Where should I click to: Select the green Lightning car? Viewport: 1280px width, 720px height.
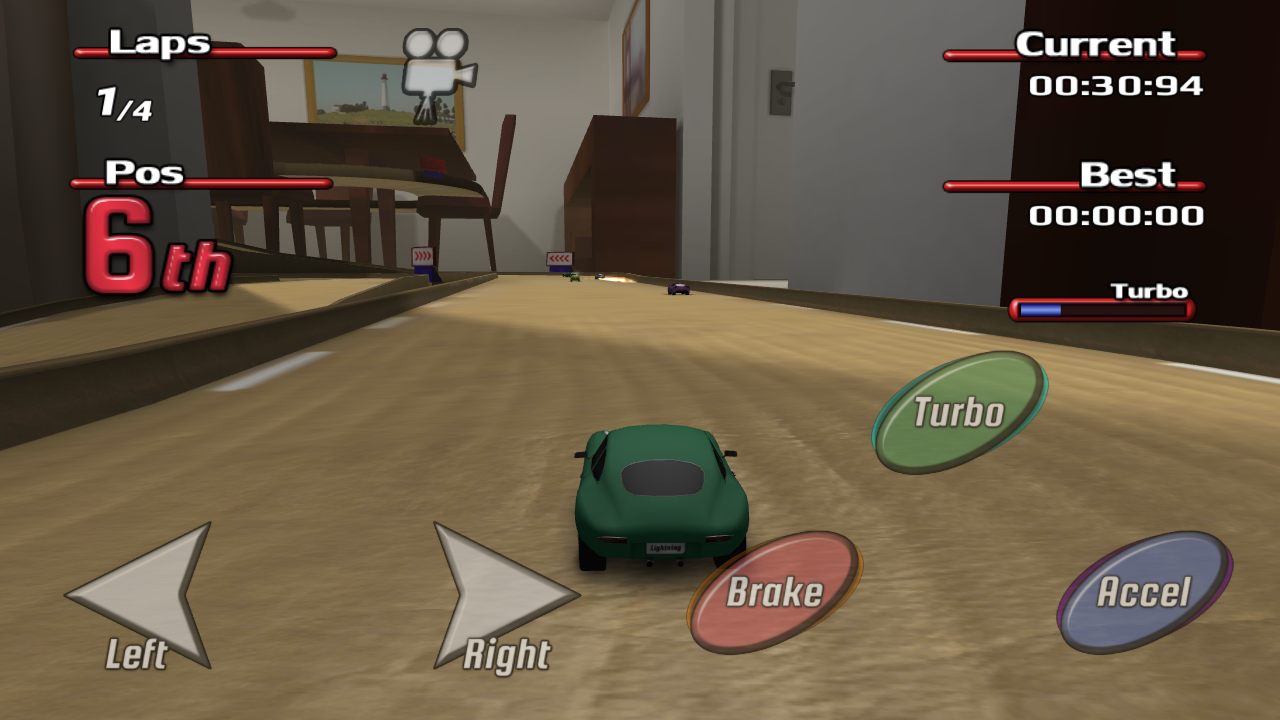[x=660, y=500]
